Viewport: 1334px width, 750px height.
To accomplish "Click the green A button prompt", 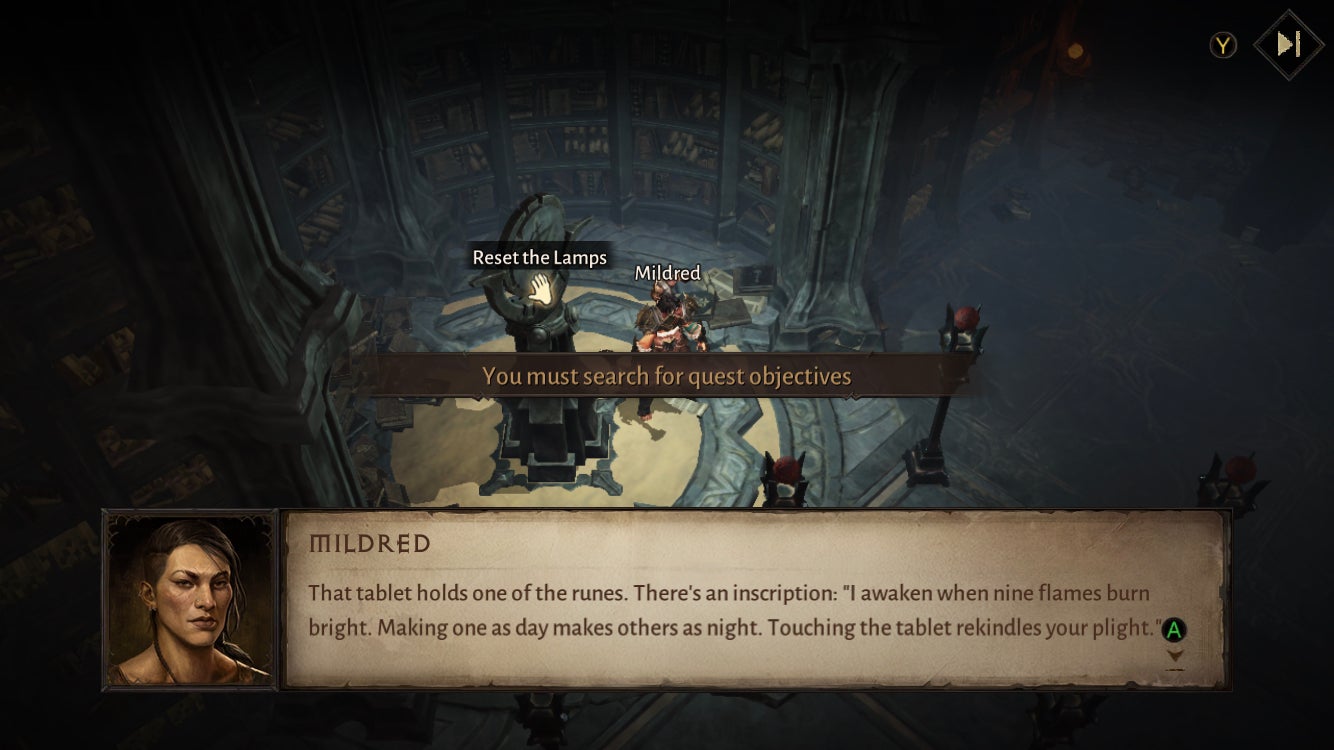I will [1174, 630].
